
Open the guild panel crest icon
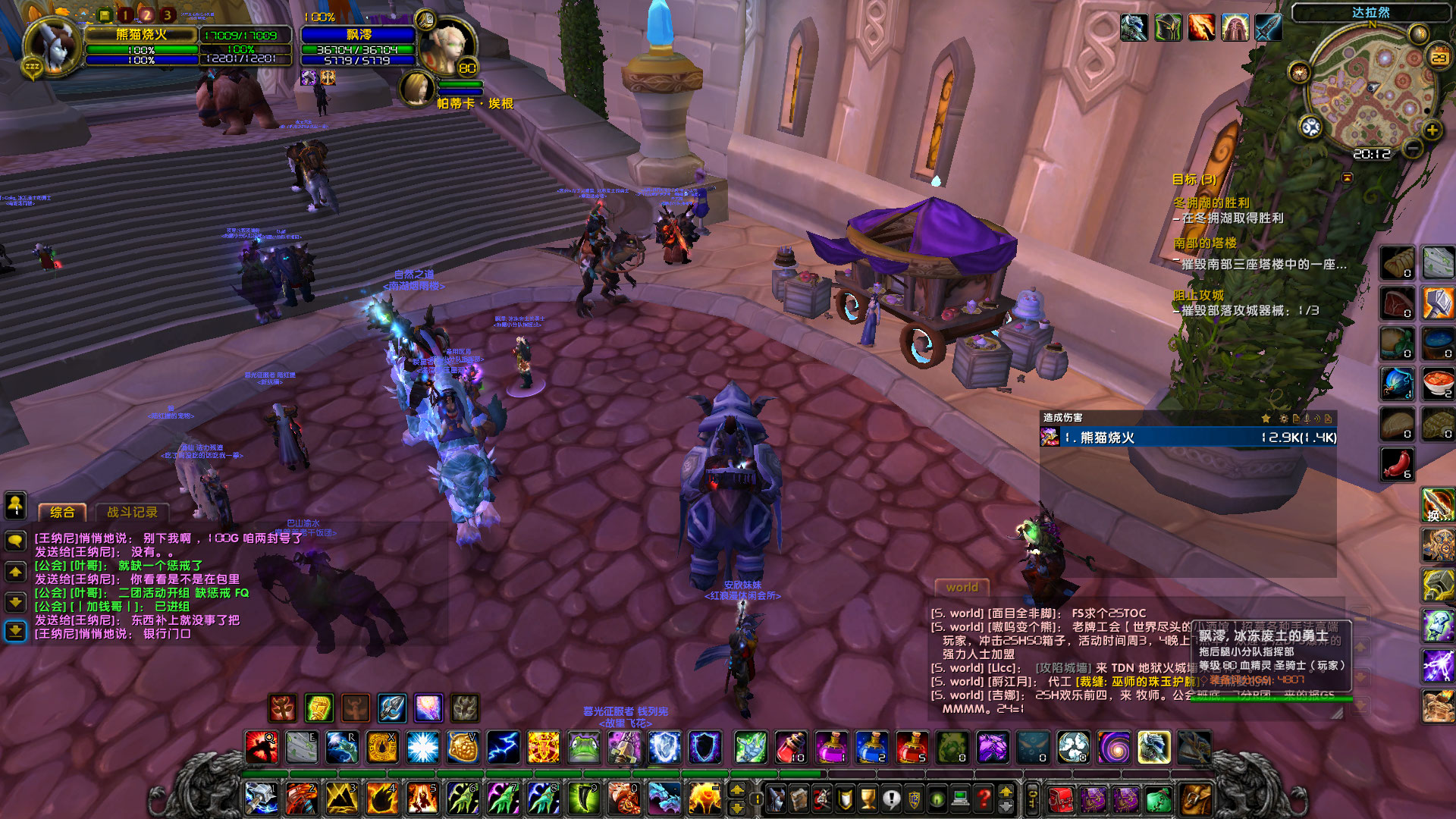[x=915, y=798]
